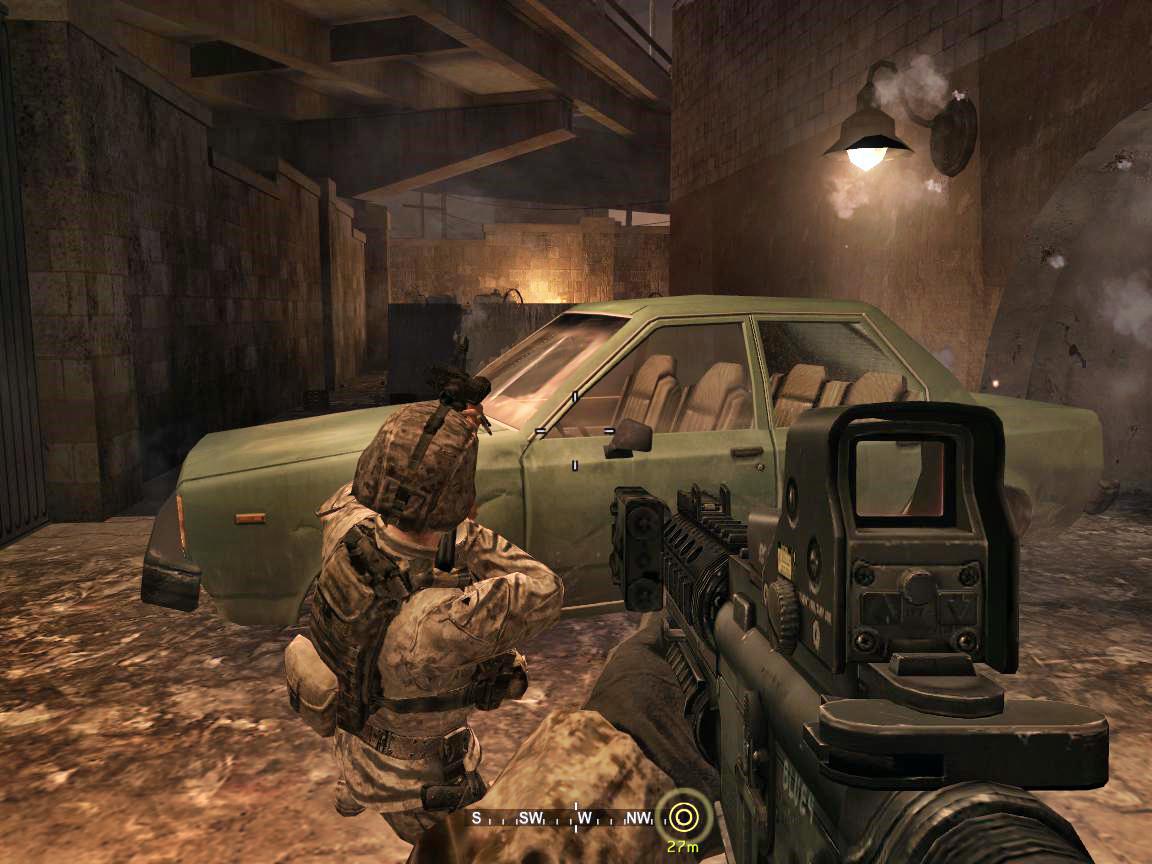Select the compass heading strip

pyautogui.click(x=565, y=818)
